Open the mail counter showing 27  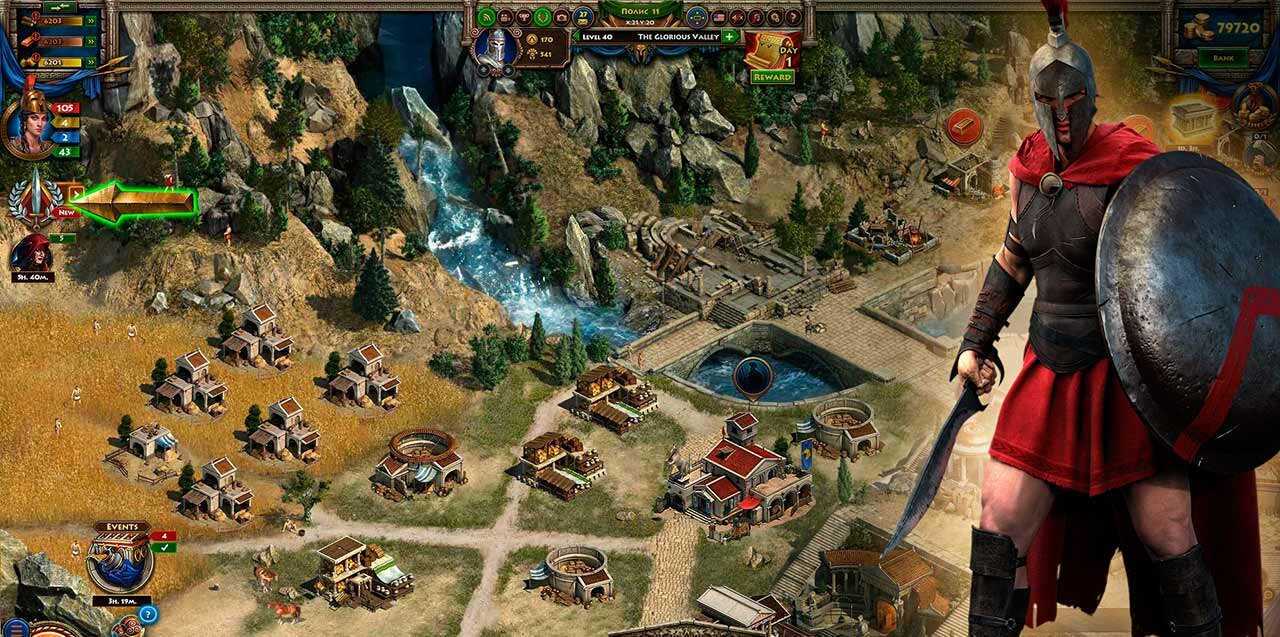pyautogui.click(x=584, y=17)
